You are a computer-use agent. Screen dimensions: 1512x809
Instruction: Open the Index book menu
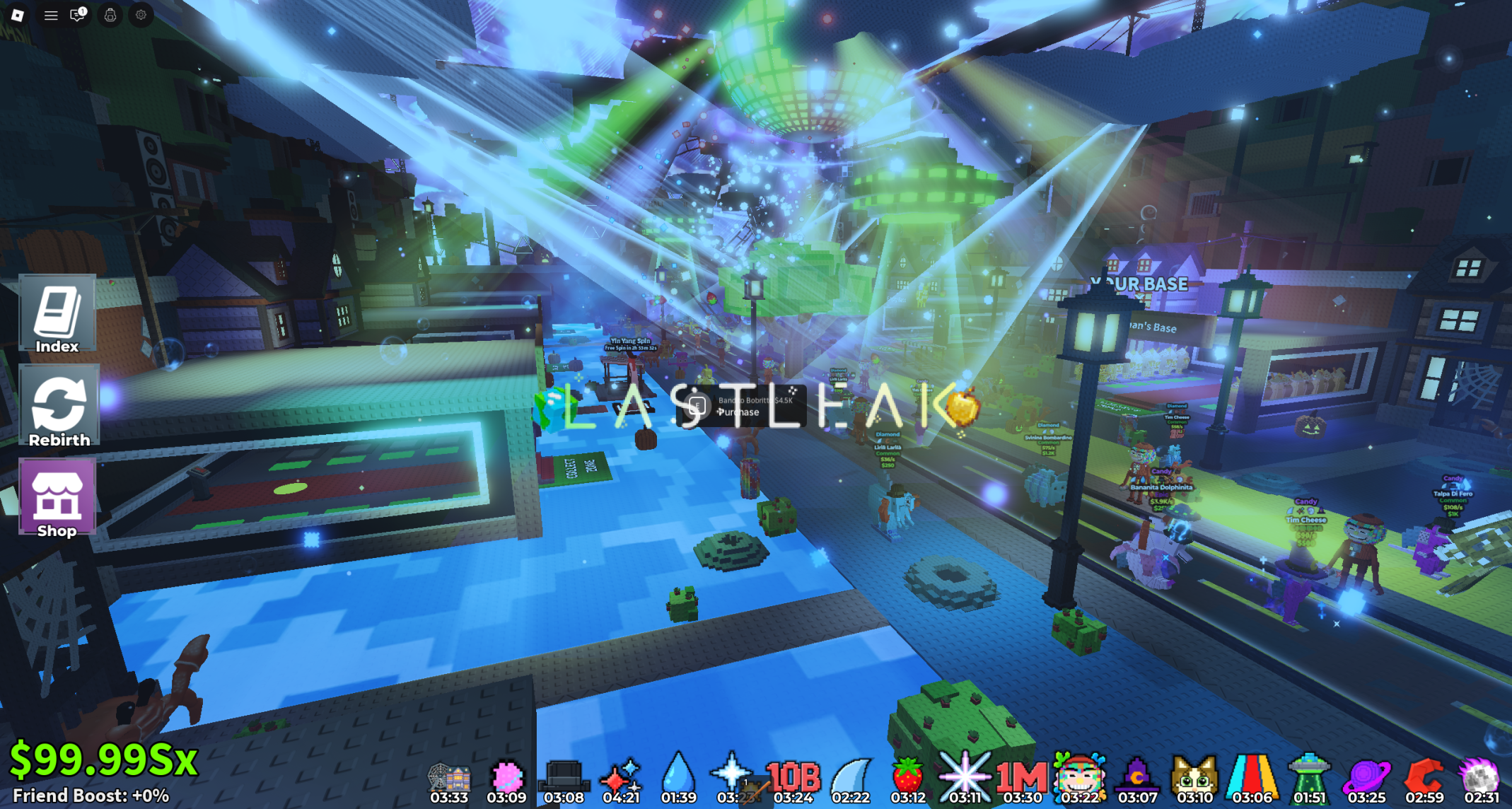(x=57, y=315)
